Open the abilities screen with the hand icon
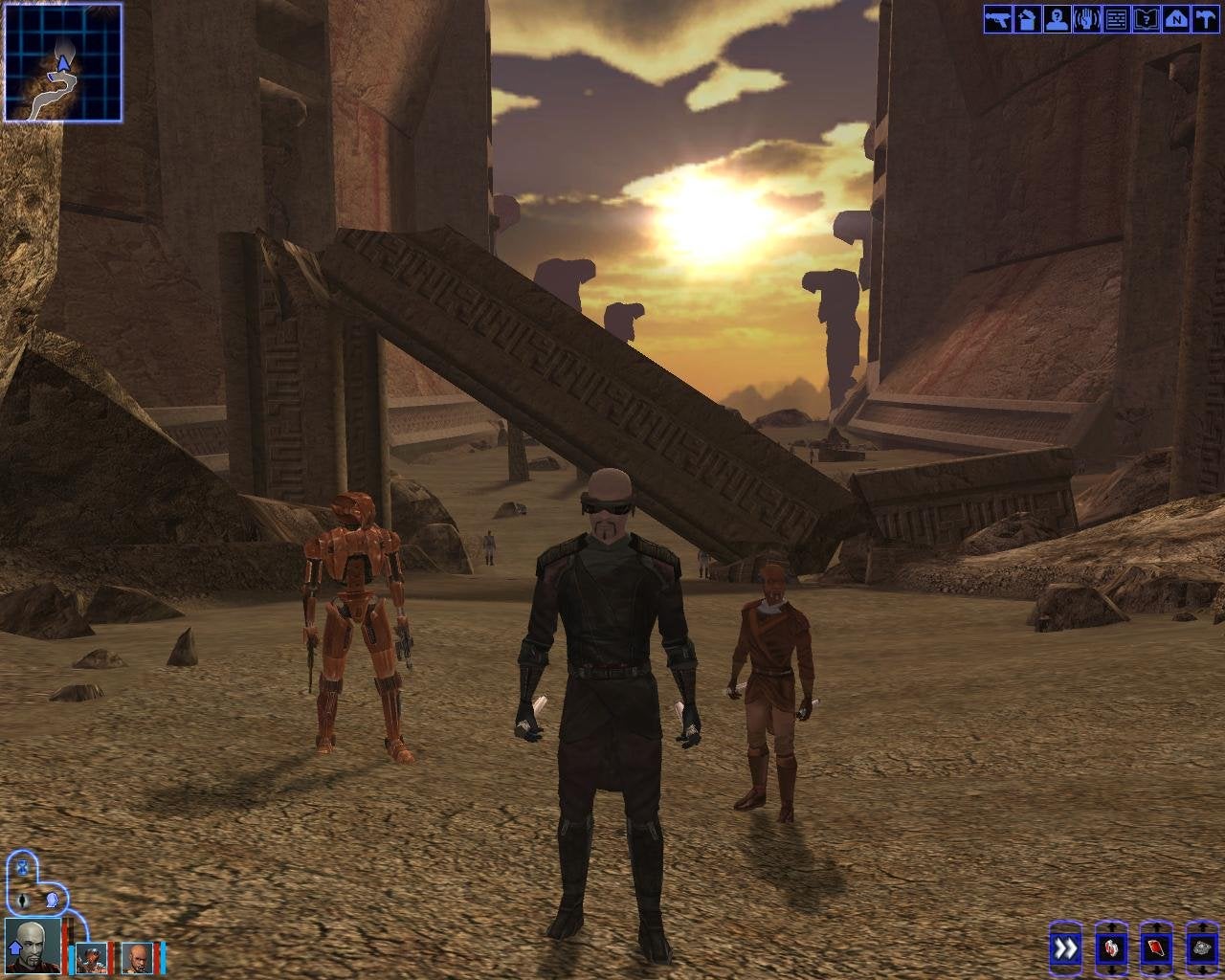Image resolution: width=1225 pixels, height=980 pixels. (x=1087, y=19)
